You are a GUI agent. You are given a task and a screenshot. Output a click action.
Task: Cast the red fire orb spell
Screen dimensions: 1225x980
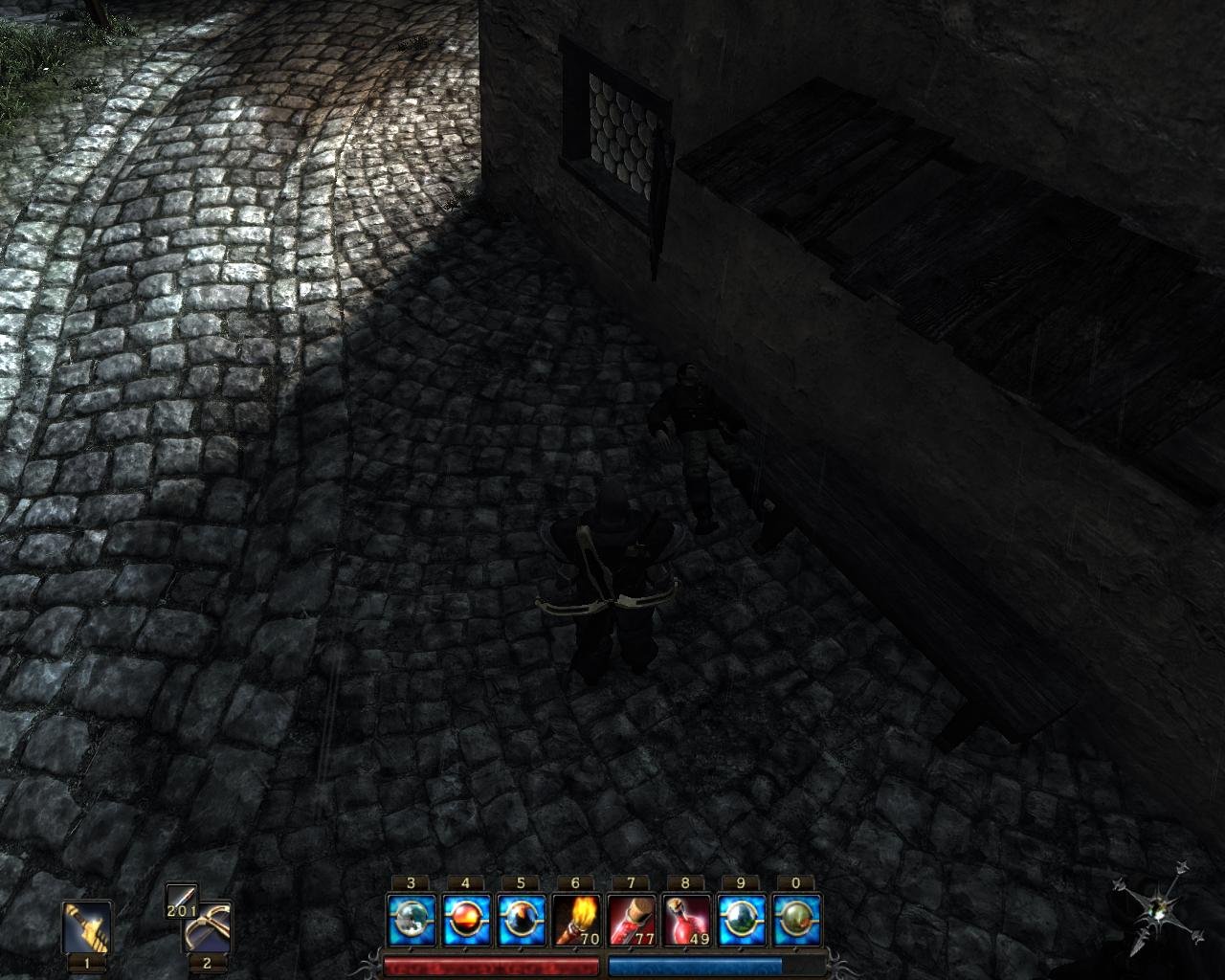point(466,921)
